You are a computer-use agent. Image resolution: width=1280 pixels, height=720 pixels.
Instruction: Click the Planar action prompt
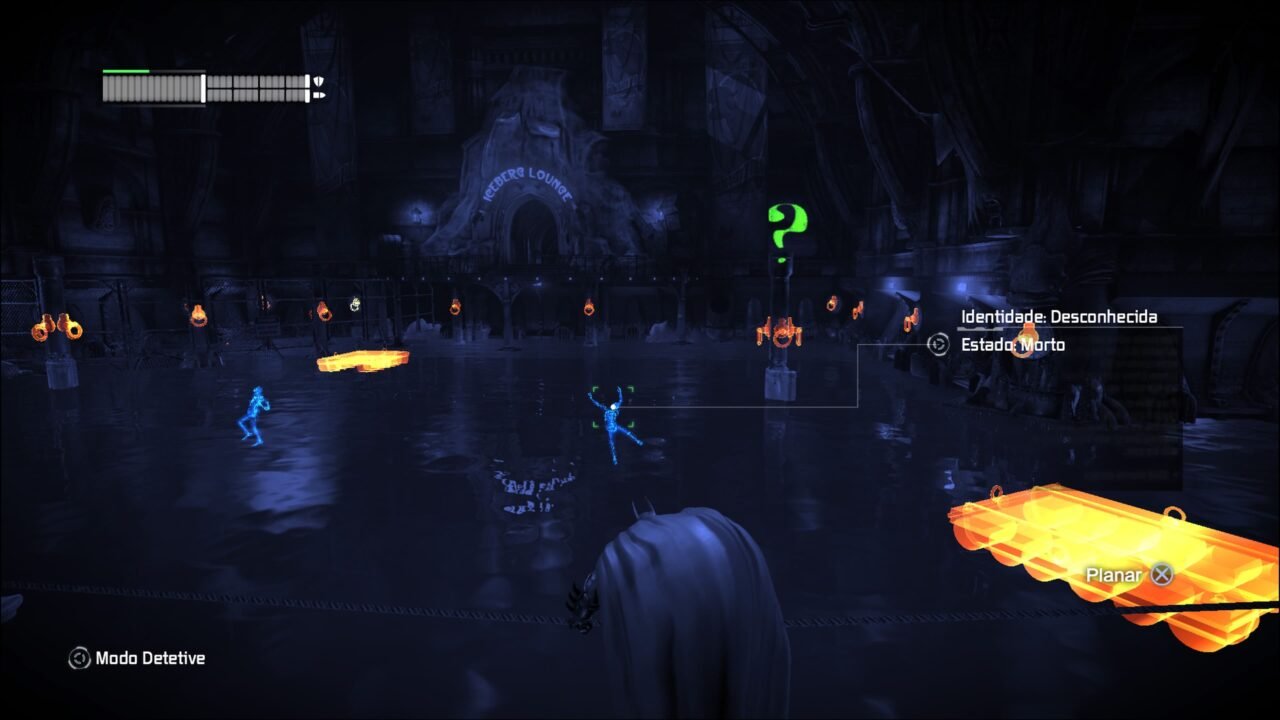pyautogui.click(x=1114, y=575)
